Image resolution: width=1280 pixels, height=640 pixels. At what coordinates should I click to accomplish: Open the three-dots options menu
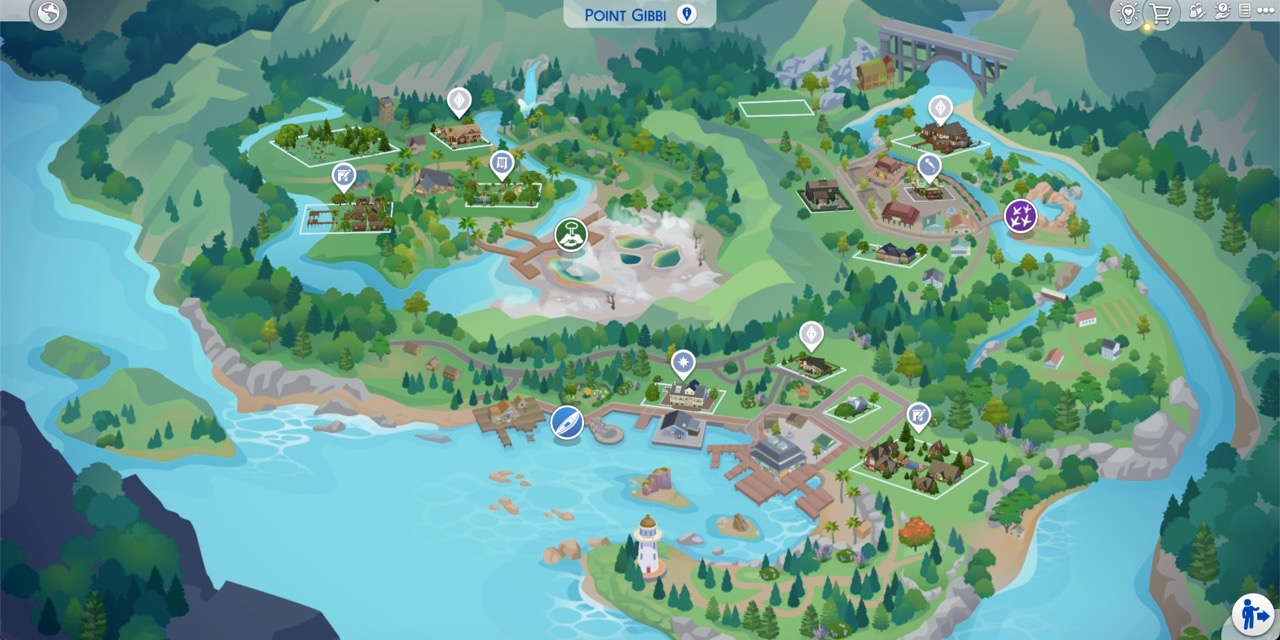pos(1268,12)
